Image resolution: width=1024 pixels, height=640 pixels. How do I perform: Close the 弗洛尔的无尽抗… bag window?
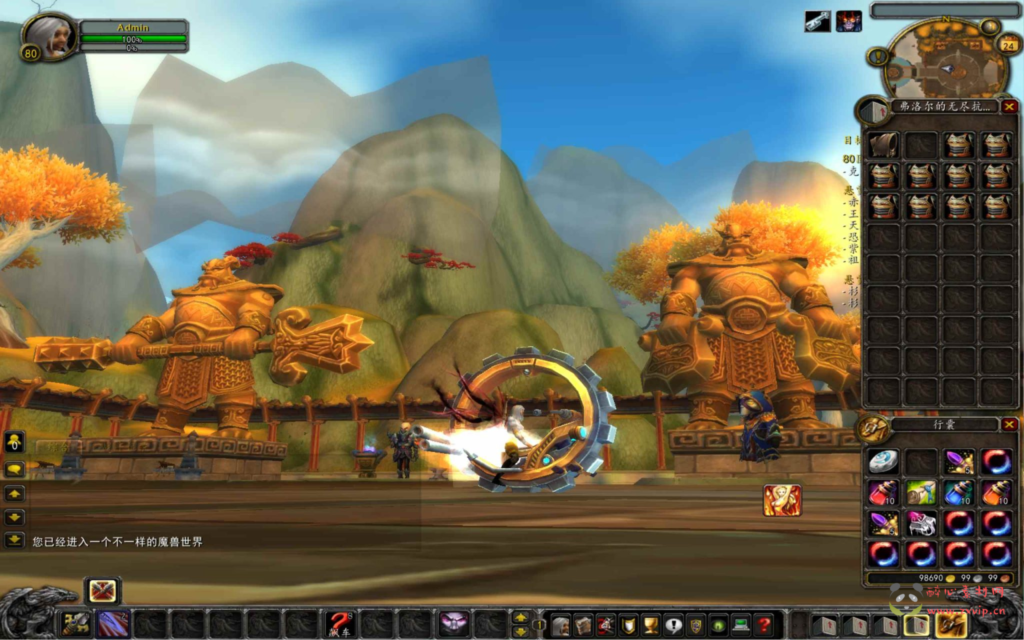coord(1009,106)
